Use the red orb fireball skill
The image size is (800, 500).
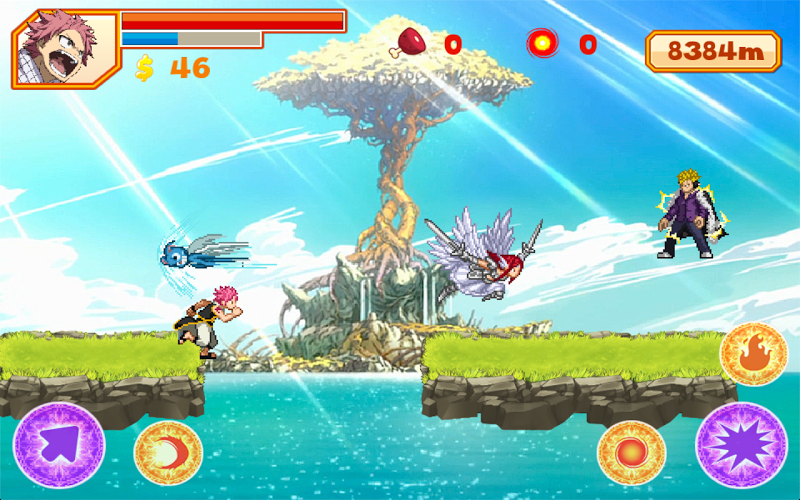[631, 453]
